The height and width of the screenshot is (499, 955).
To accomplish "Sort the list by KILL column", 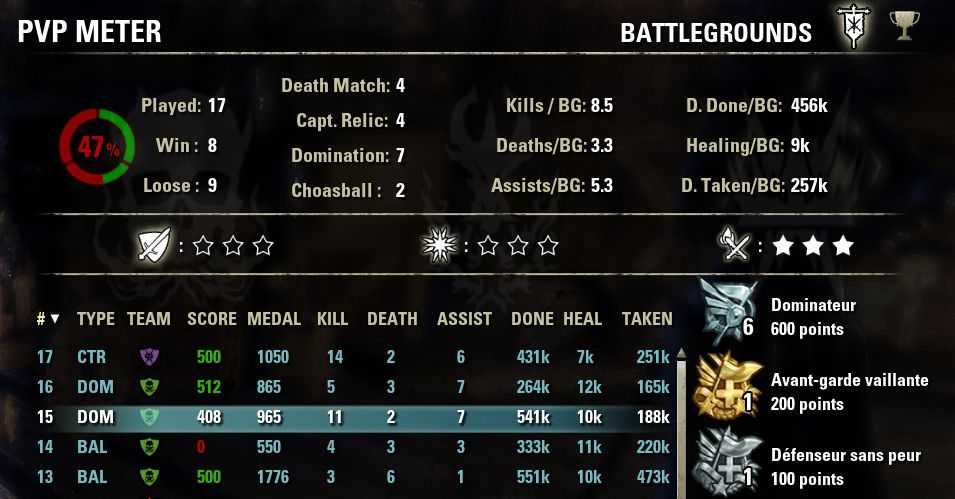I will [x=332, y=319].
